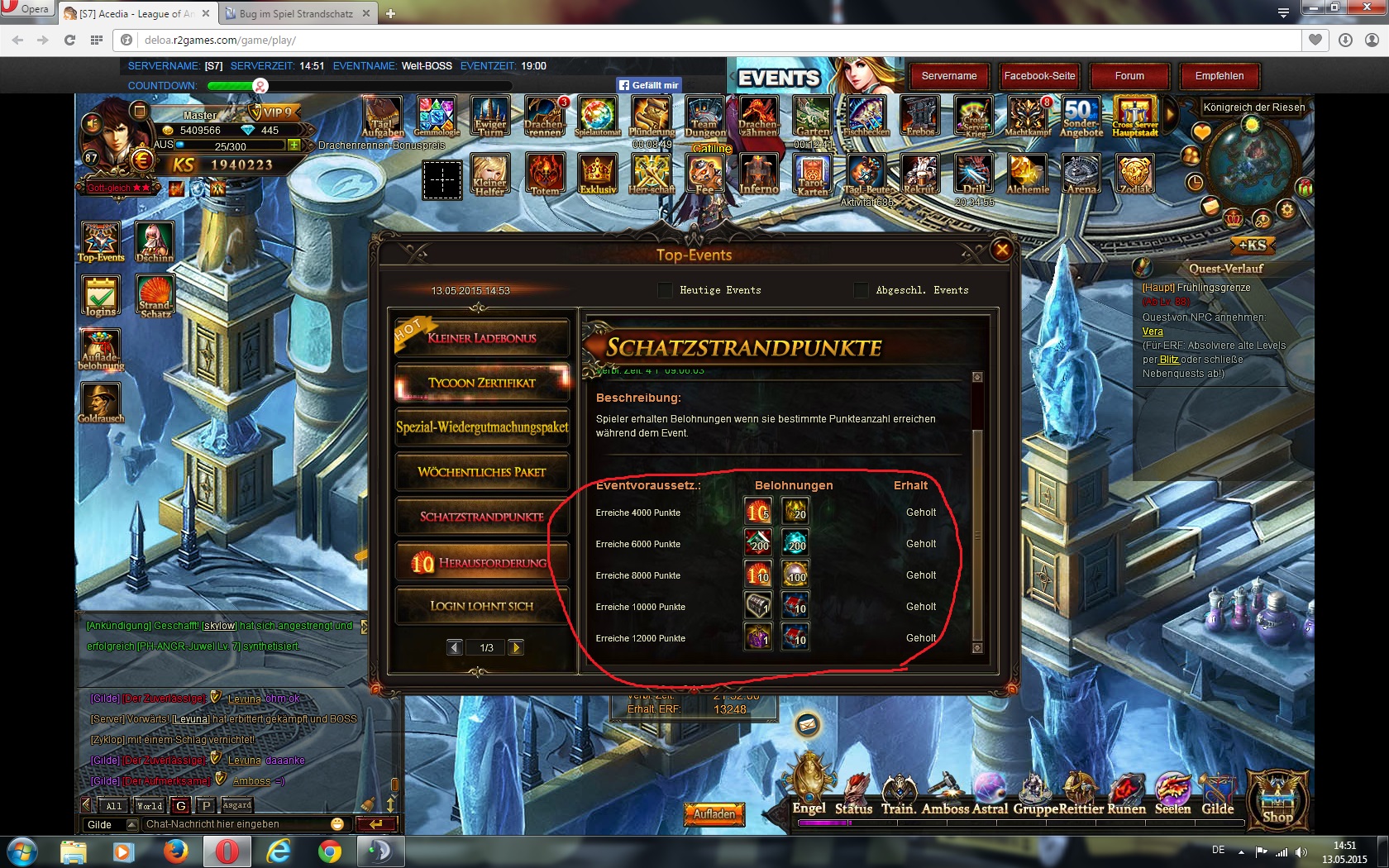The image size is (1389, 868).
Task: Open Spezial-Wiedergutmachungspaket entry
Action: (482, 427)
